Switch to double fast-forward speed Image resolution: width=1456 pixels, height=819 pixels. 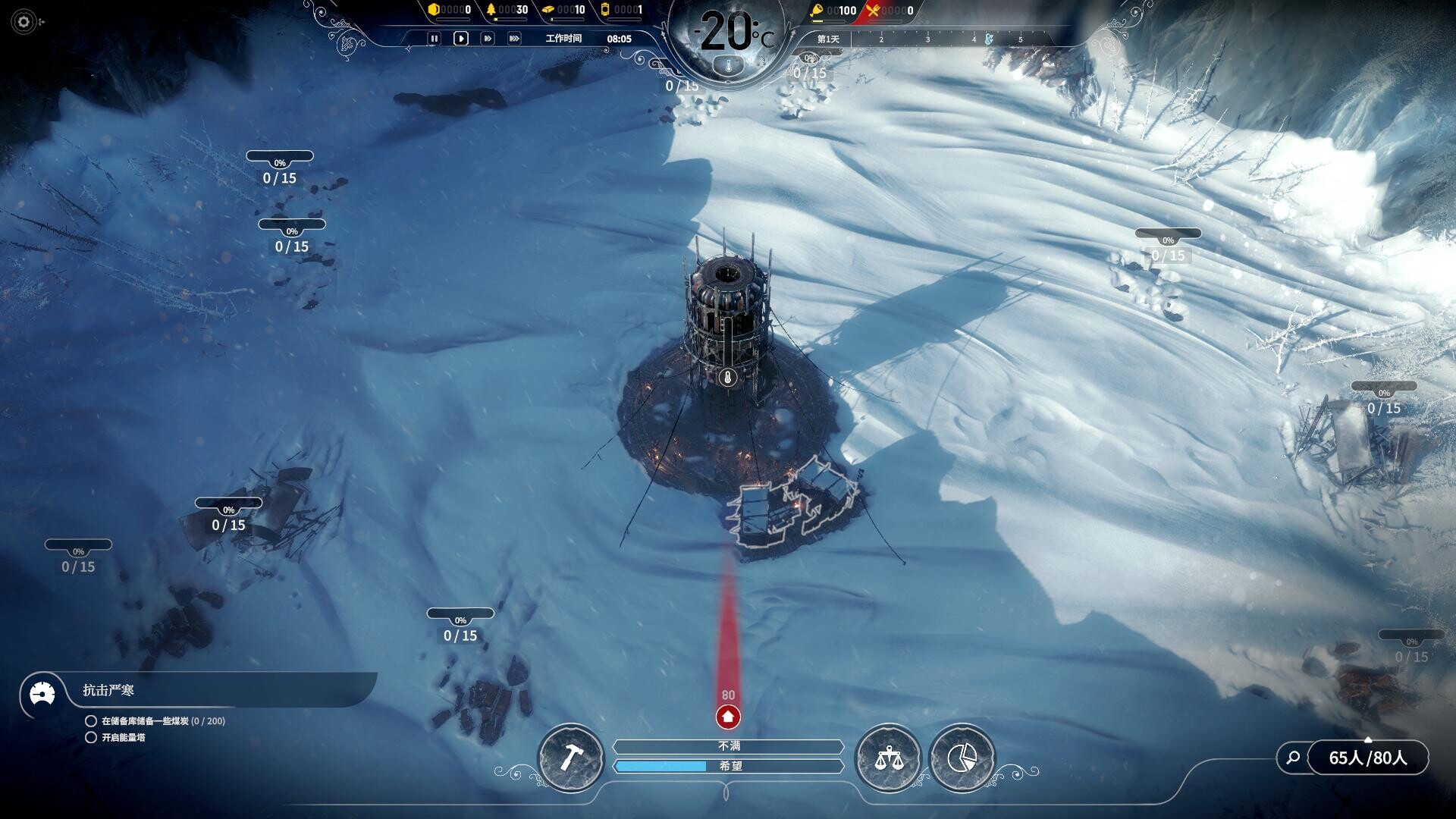pyautogui.click(x=488, y=39)
